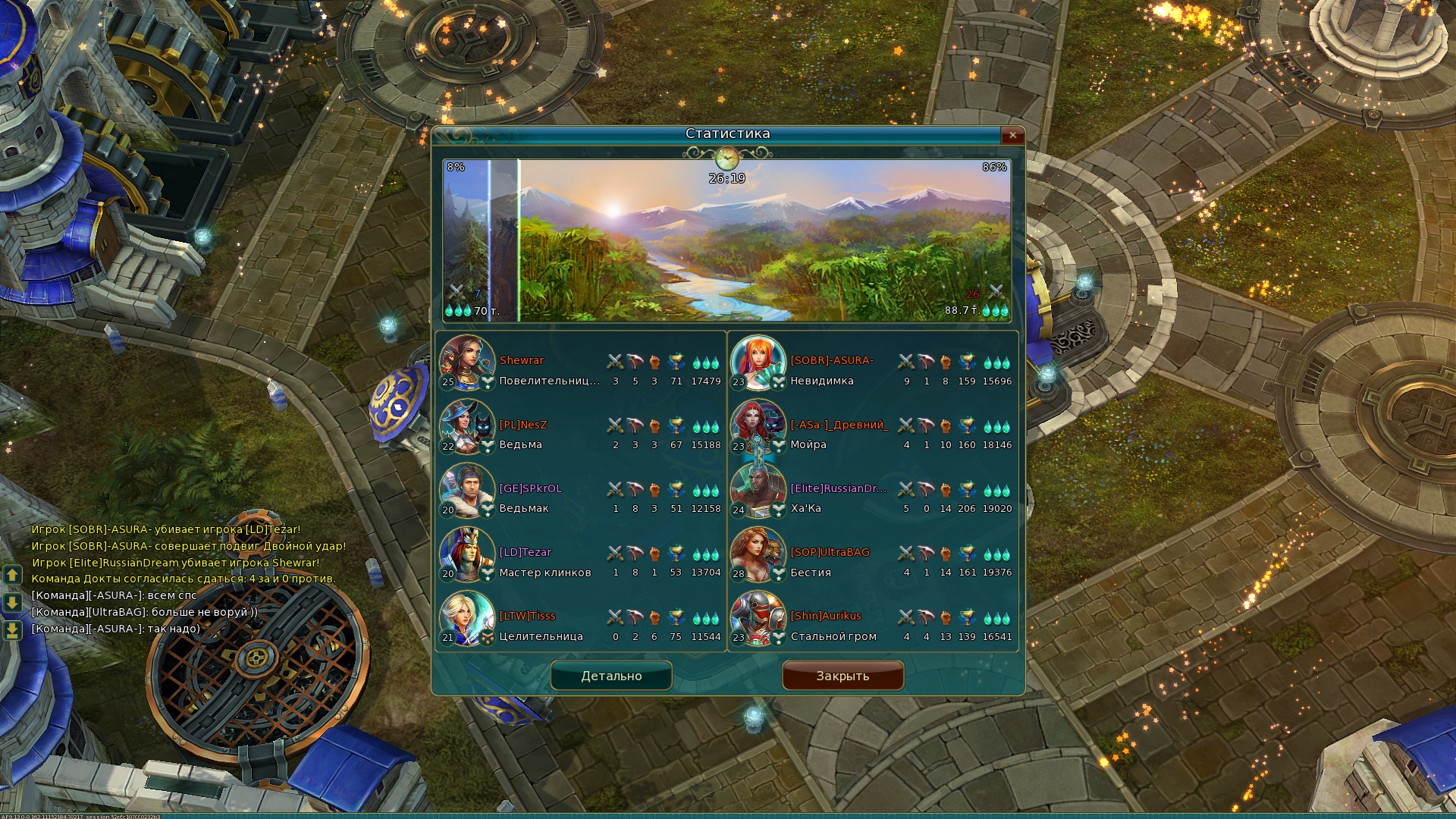Jump to the bottom of chat
The height and width of the screenshot is (819, 1456).
12,630
